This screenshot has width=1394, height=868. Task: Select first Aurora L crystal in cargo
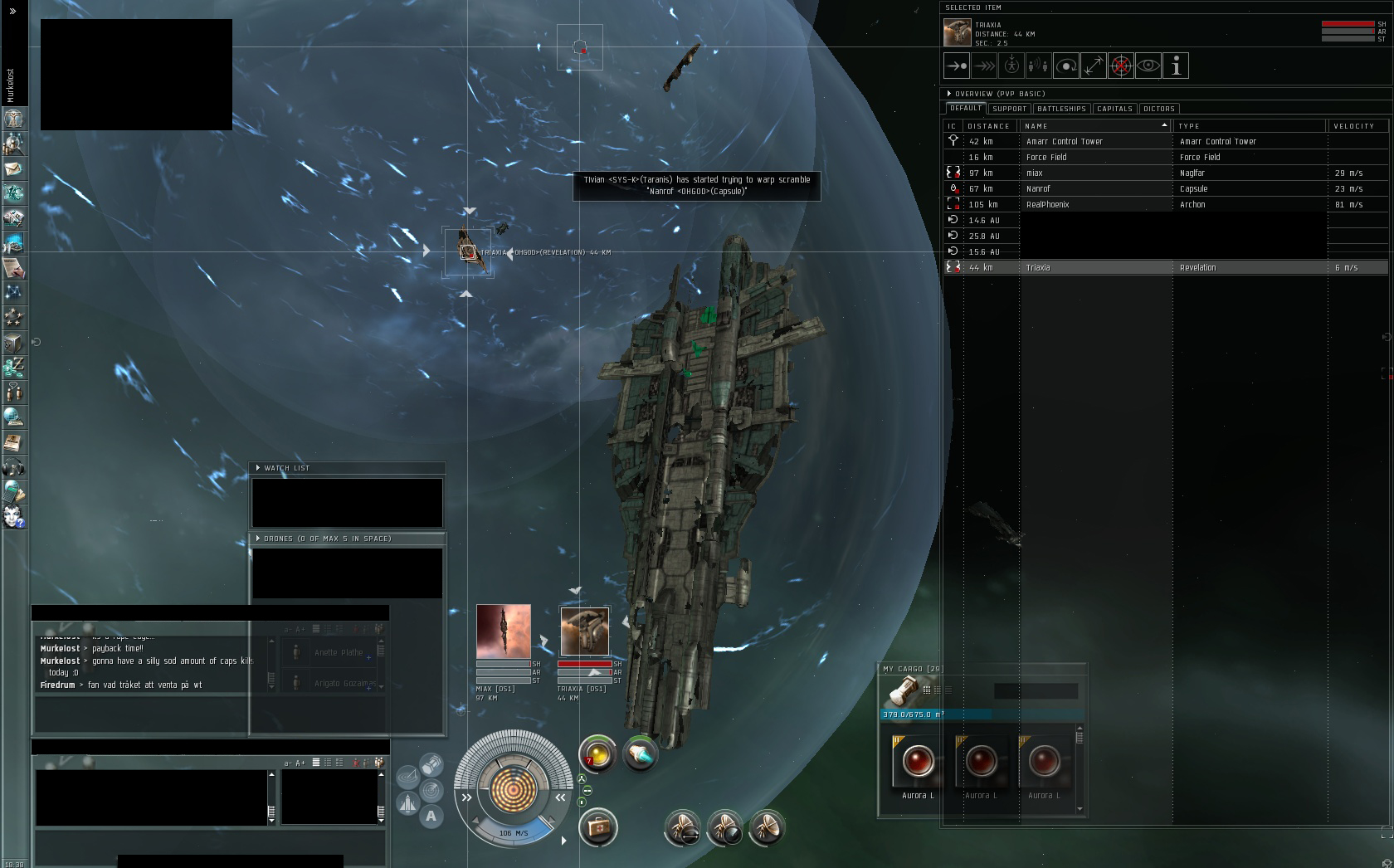point(918,762)
